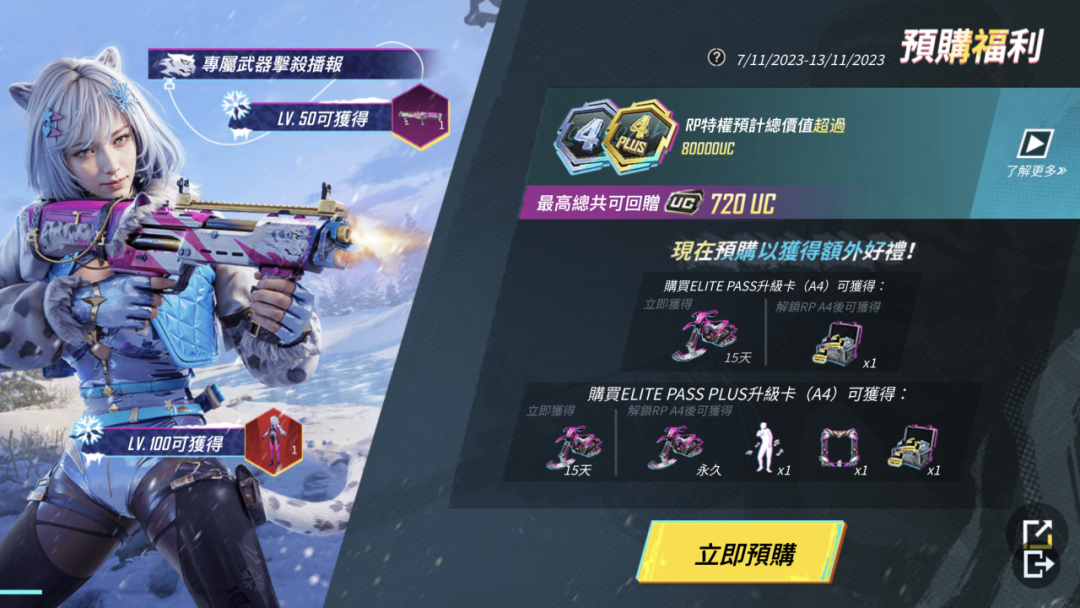The image size is (1080, 608).
Task: Open the 了解更多 video play button
Action: pos(1035,145)
